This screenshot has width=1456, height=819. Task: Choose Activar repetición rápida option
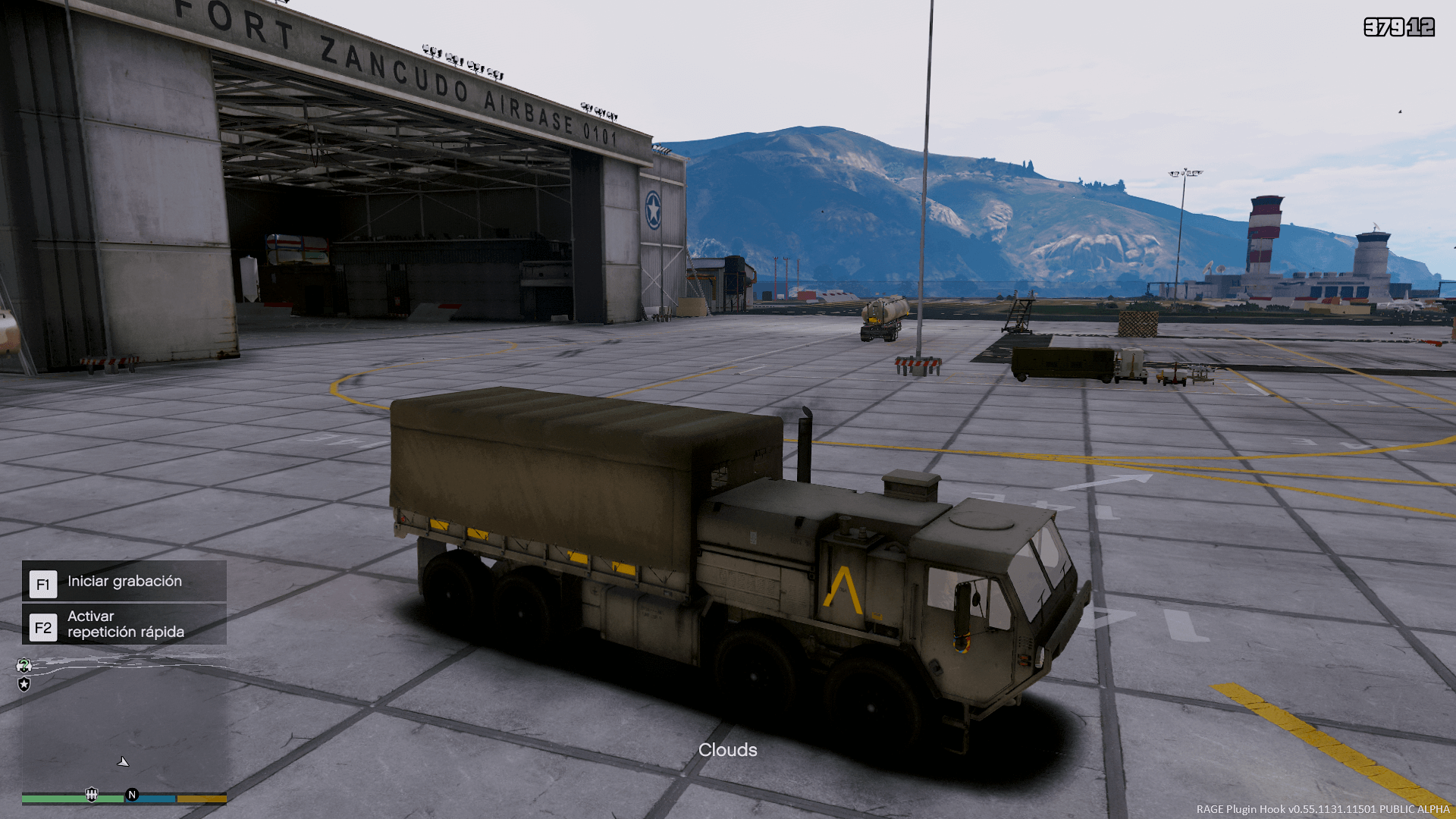[124, 624]
